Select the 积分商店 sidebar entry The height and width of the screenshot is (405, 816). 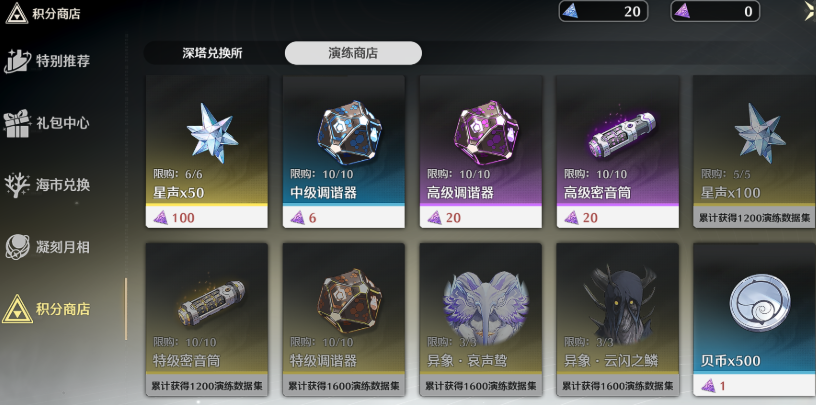[62, 309]
